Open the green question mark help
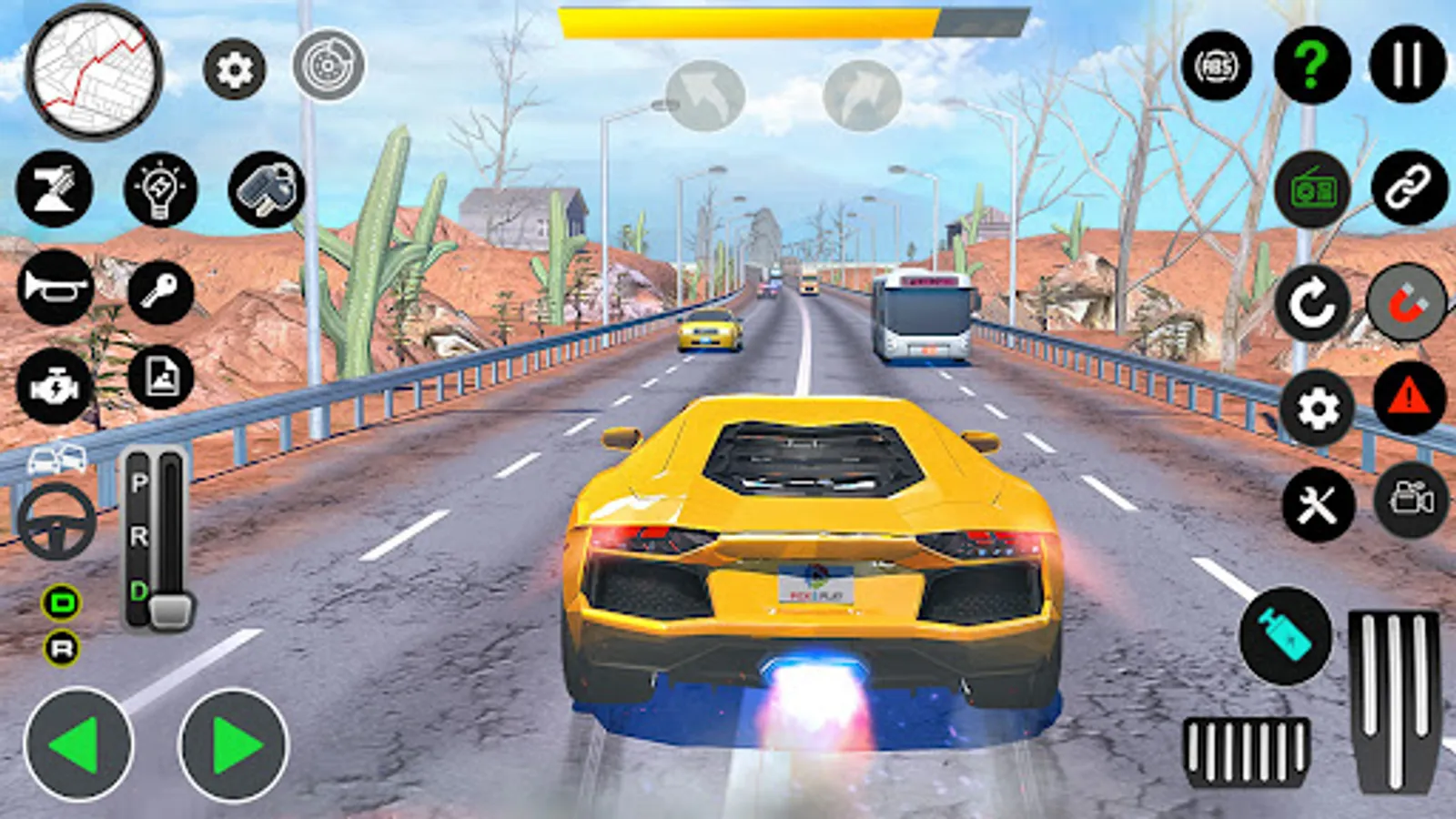1456x819 pixels. 1311,66
